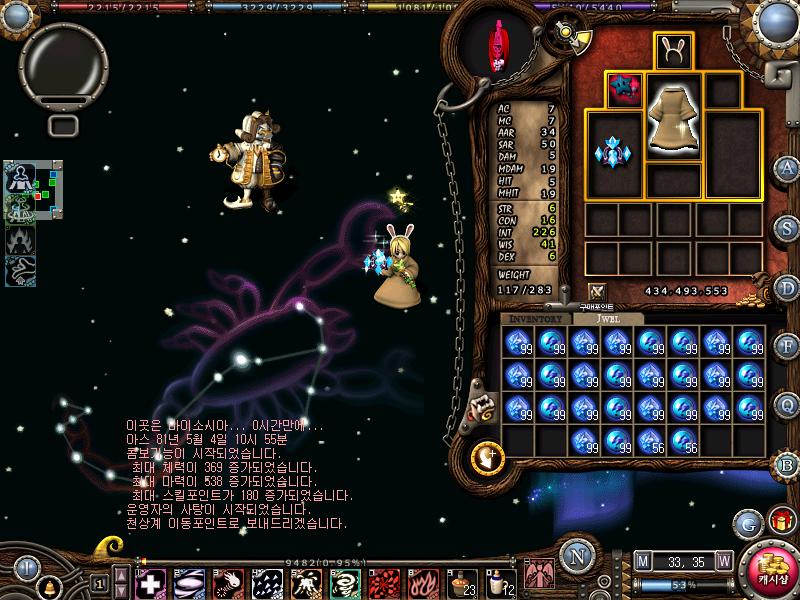Open the red gift box icon

[x=779, y=522]
